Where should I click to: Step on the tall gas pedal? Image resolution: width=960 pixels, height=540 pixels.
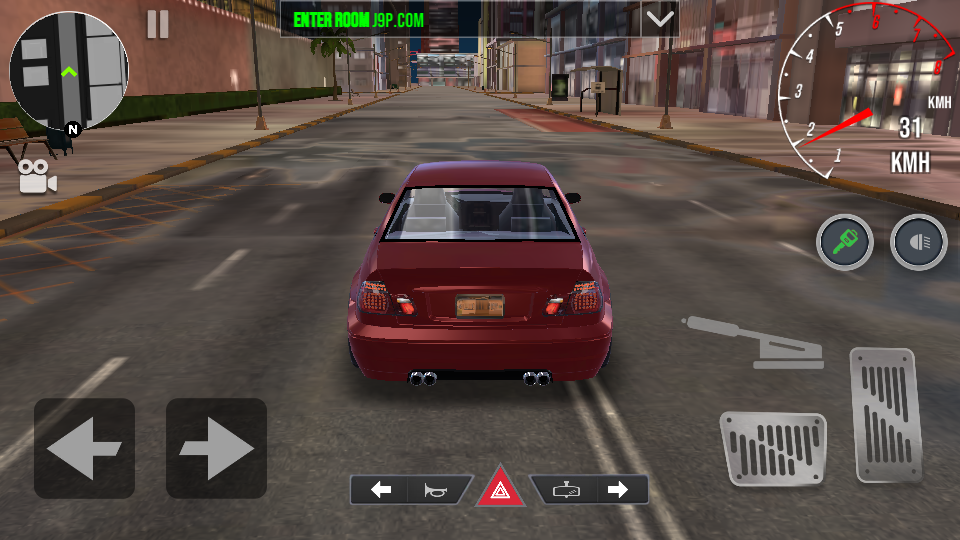[884, 415]
